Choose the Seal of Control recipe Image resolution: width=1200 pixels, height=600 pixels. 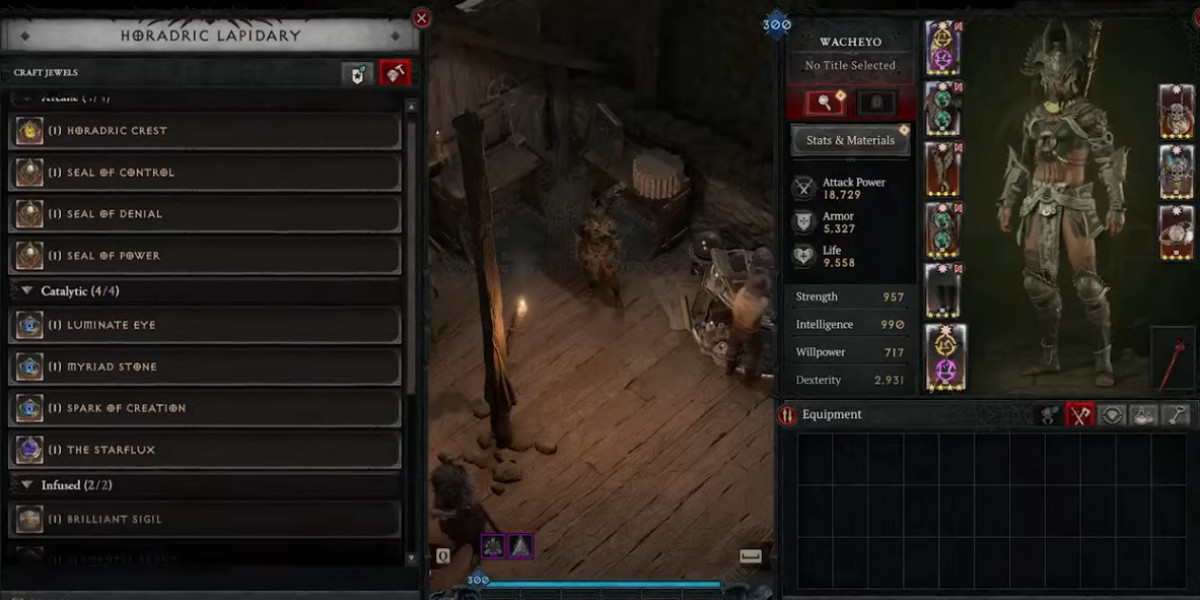205,173
